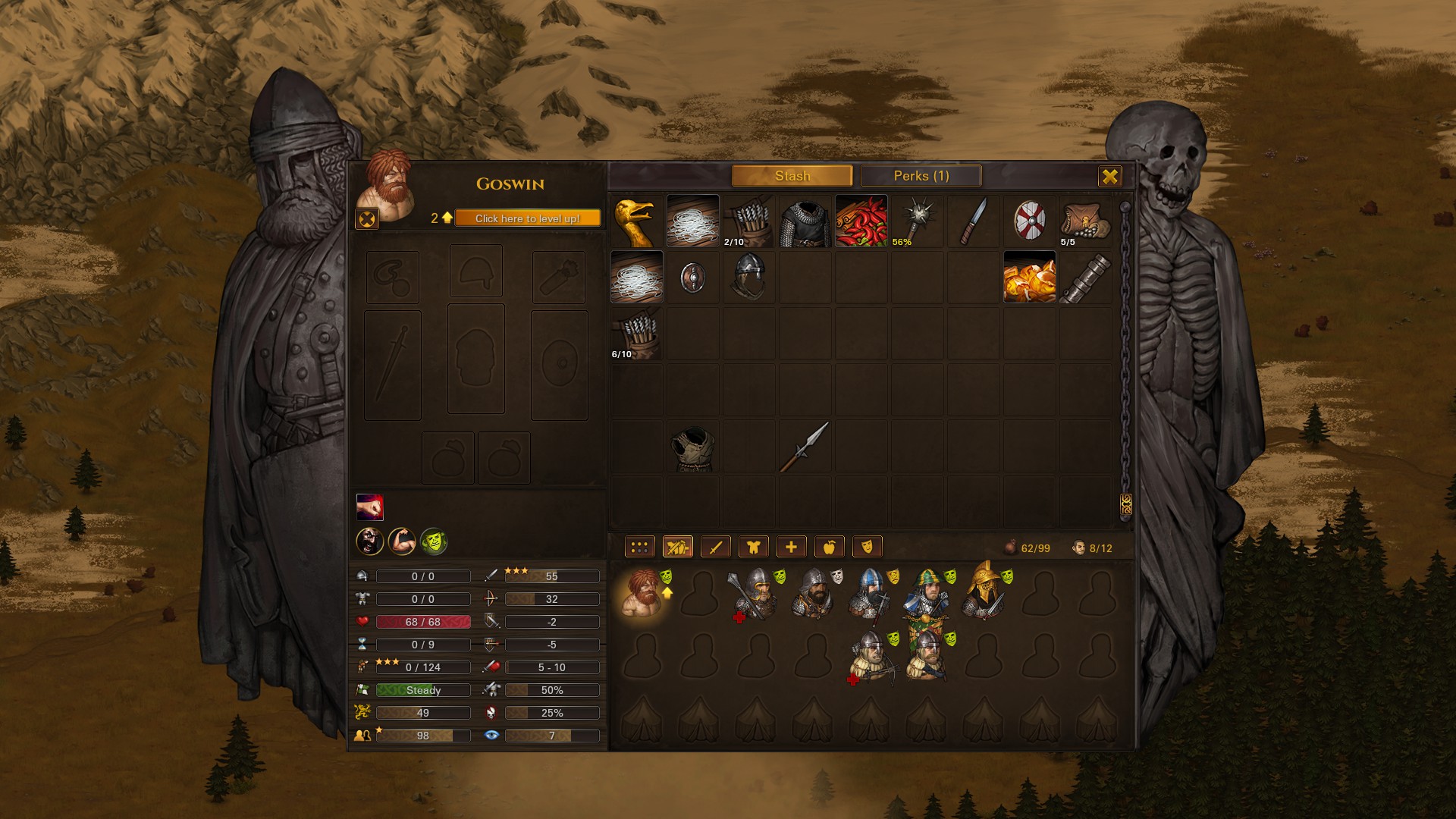Select the sword weapons filter

tap(715, 546)
